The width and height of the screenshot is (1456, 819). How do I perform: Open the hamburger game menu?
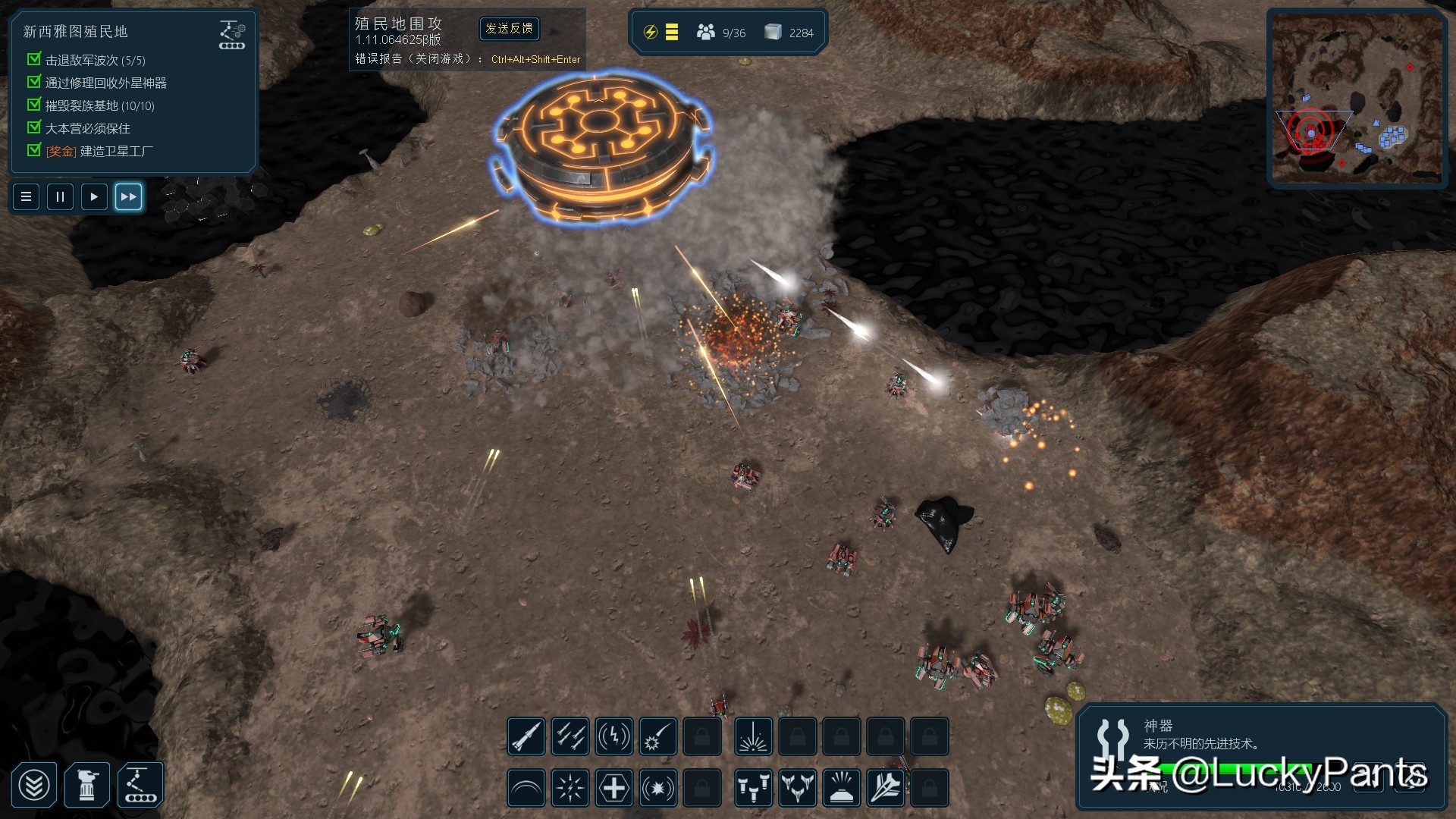26,197
